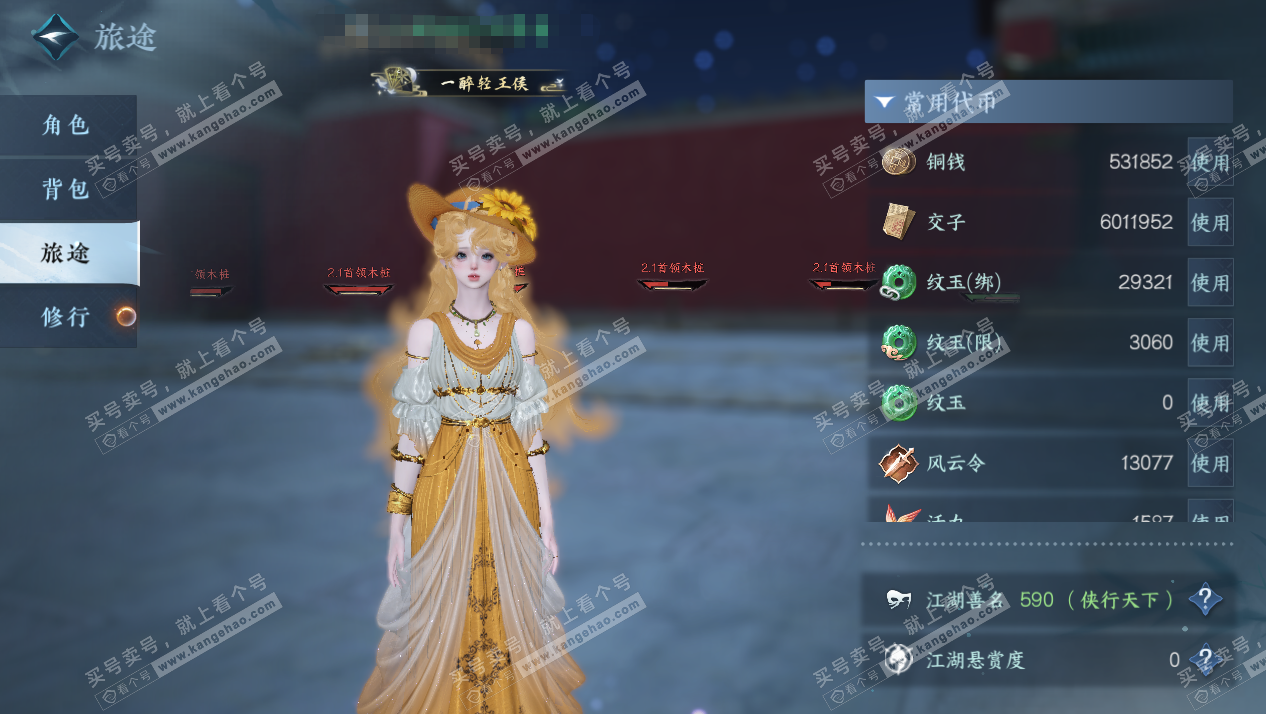The height and width of the screenshot is (714, 1266).
Task: Click 使用 next to 交子
Action: pyautogui.click(x=1210, y=222)
